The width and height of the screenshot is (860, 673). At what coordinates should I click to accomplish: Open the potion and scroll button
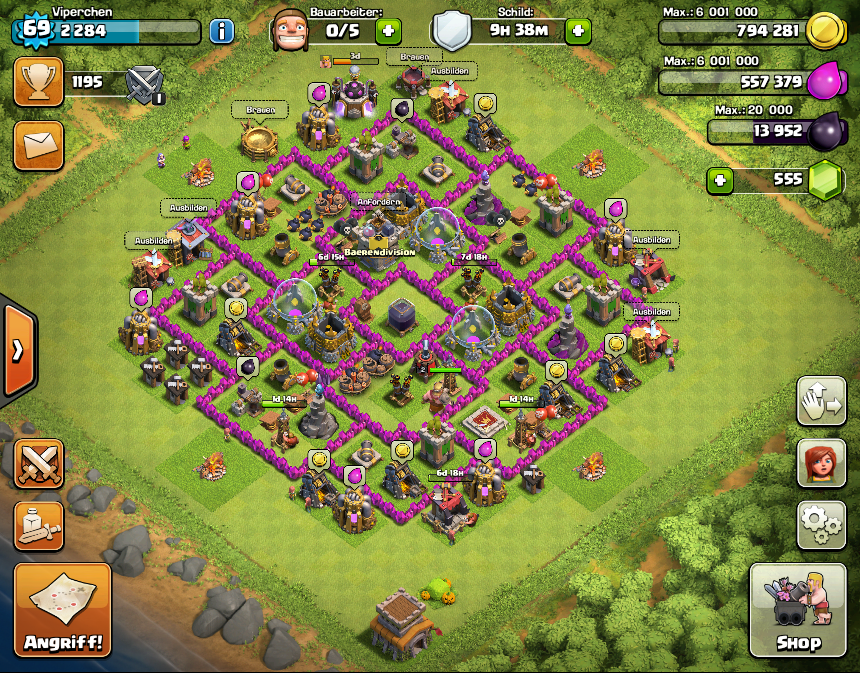(x=38, y=526)
